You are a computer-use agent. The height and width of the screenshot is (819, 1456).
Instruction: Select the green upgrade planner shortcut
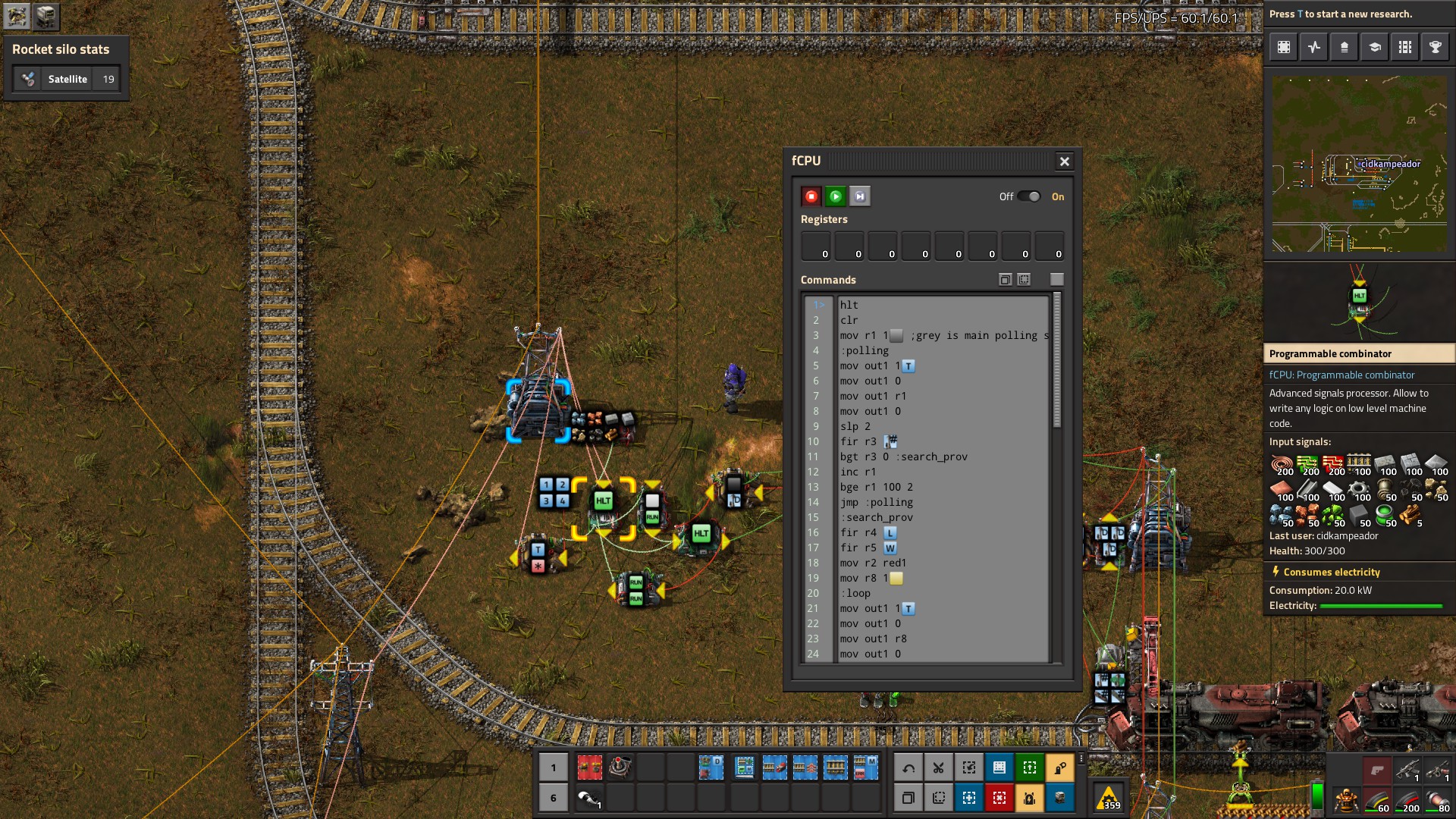[1029, 767]
